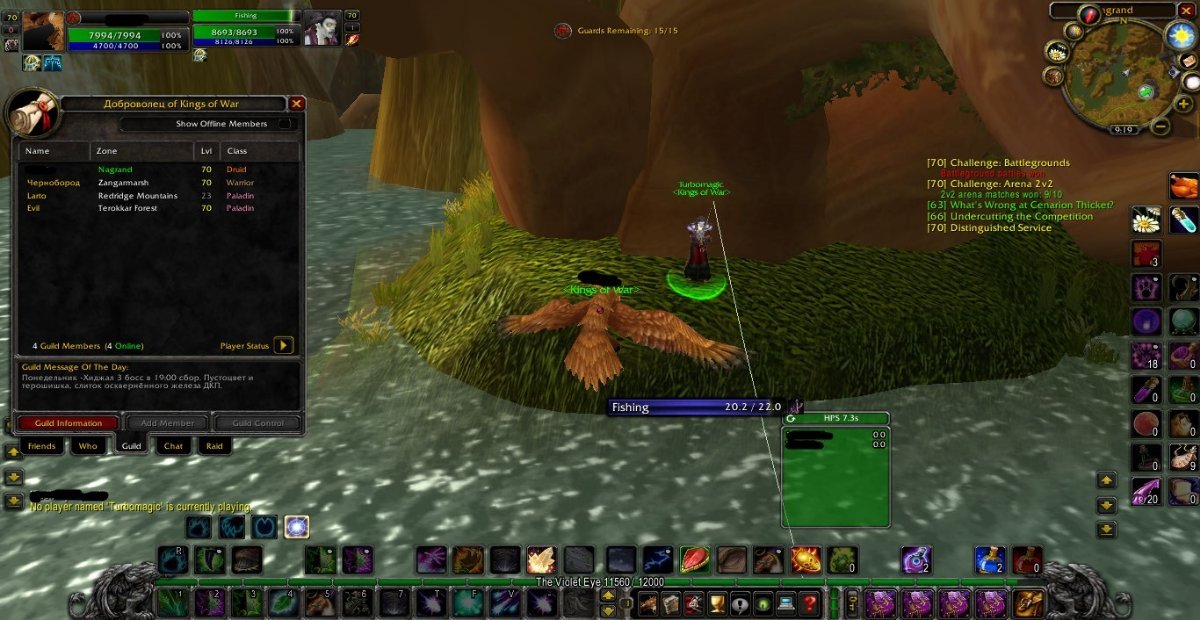Switch to the Friends tab

pos(41,446)
